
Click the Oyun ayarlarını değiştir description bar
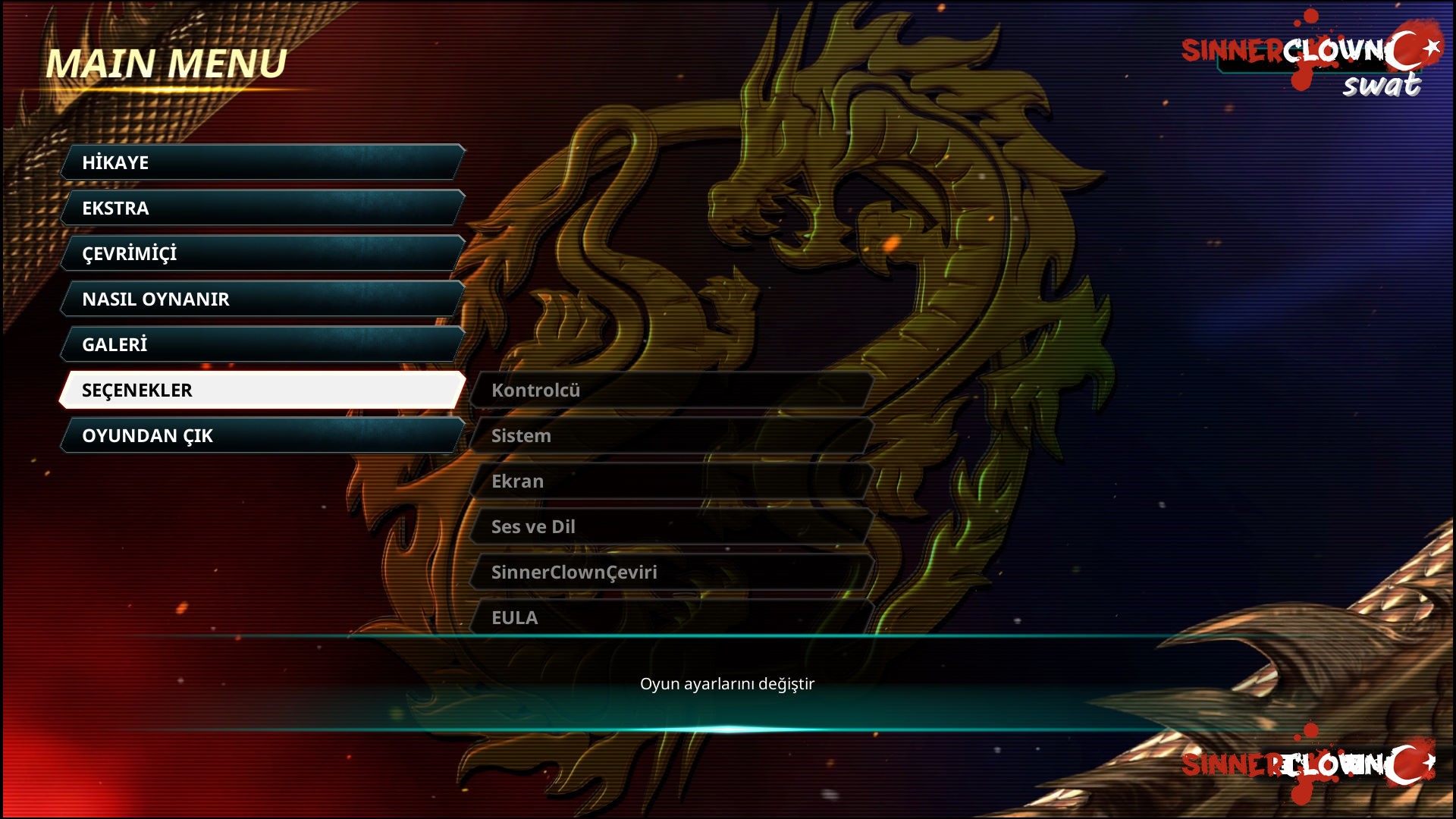pyautogui.click(x=726, y=683)
